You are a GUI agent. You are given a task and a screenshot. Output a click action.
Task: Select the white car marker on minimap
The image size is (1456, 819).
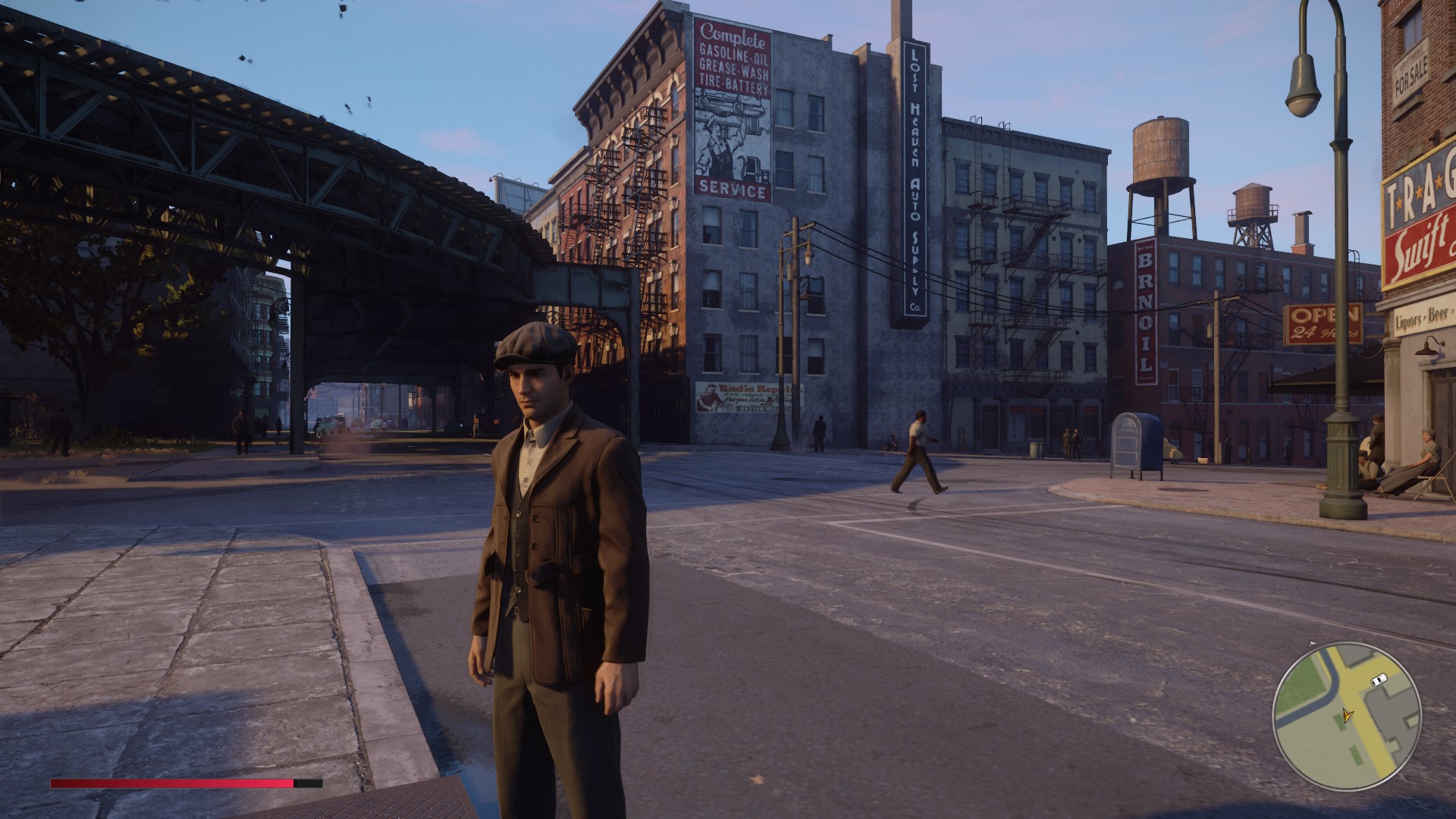pos(1378,679)
